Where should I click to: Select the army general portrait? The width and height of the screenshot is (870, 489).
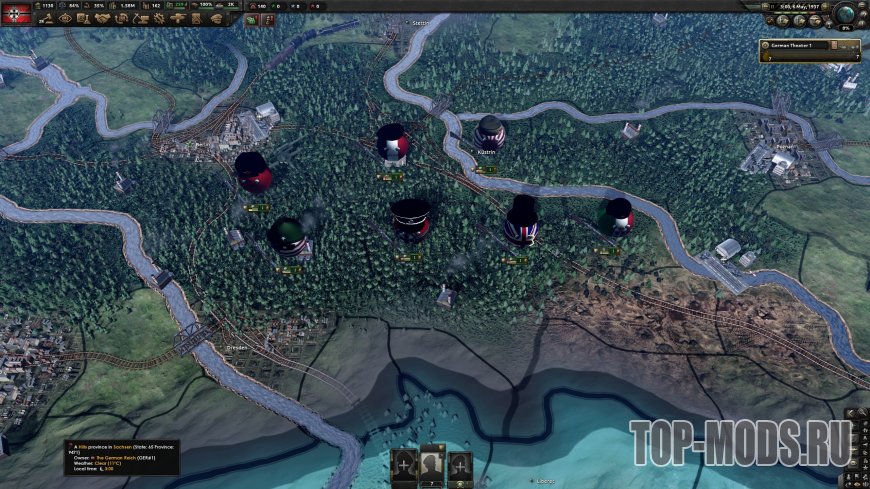[431, 465]
